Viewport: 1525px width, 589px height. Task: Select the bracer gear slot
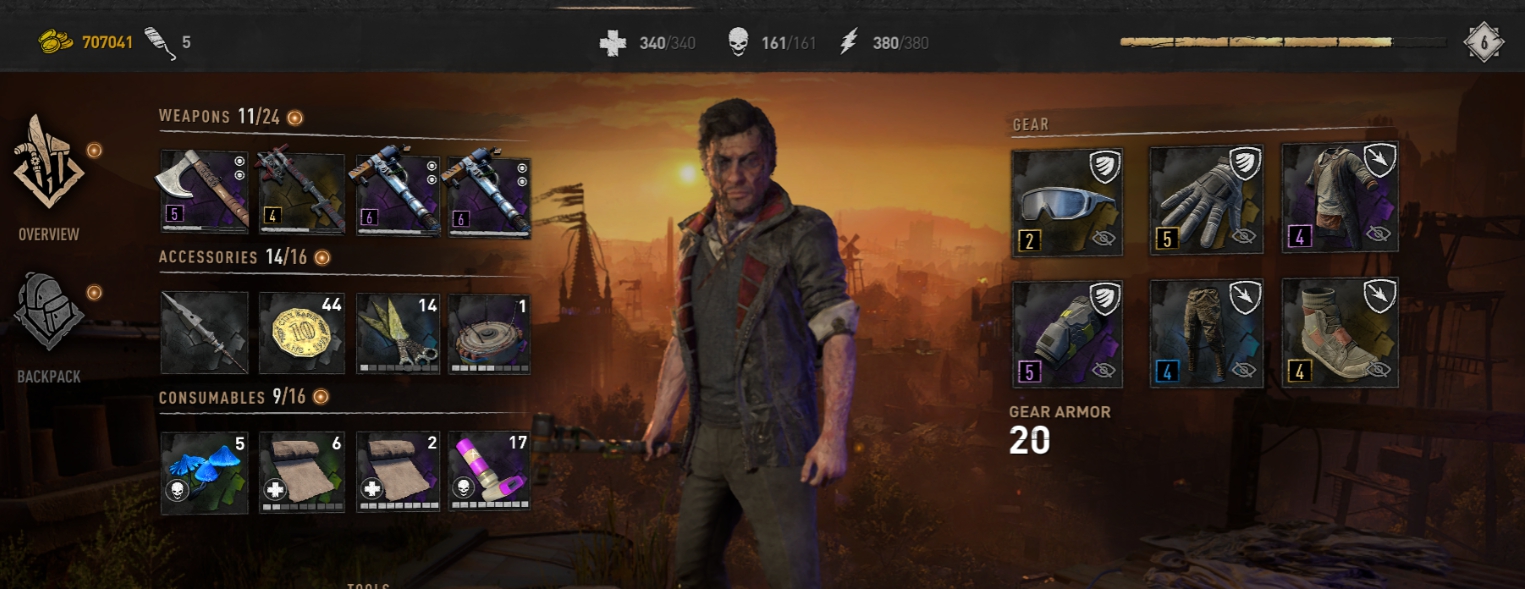[1067, 334]
